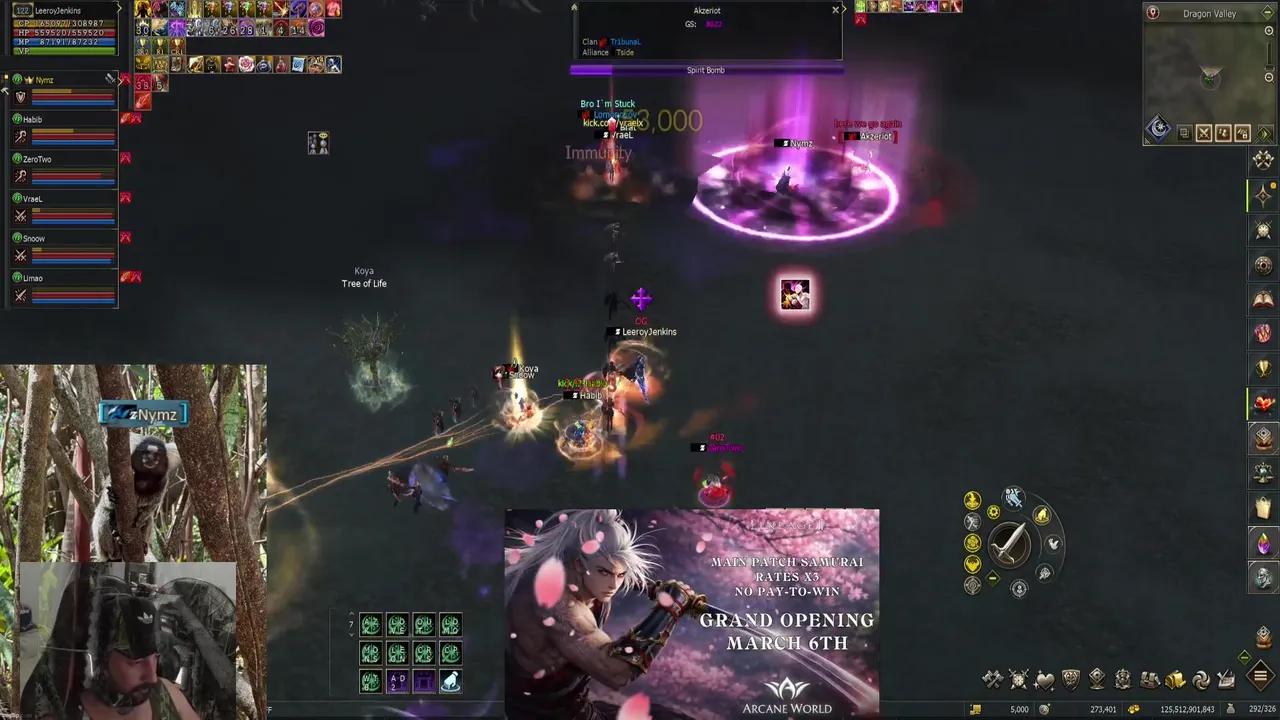The height and width of the screenshot is (720, 1280).
Task: Select the sword icon in the action wheel
Action: point(1010,544)
